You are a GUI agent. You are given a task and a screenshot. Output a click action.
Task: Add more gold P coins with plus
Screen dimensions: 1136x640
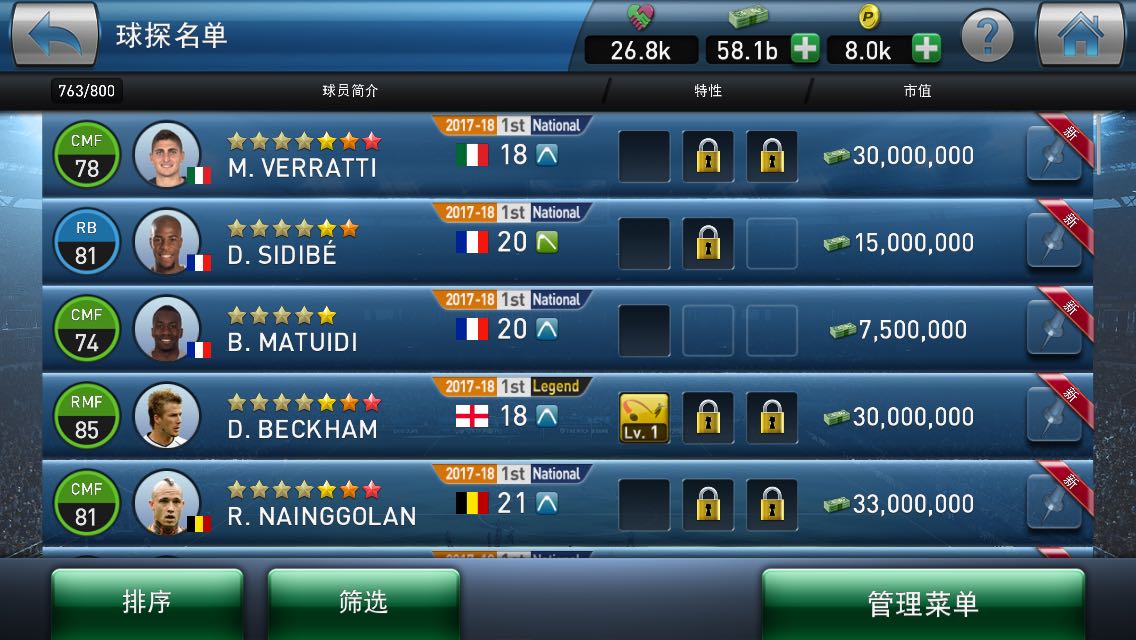click(927, 49)
